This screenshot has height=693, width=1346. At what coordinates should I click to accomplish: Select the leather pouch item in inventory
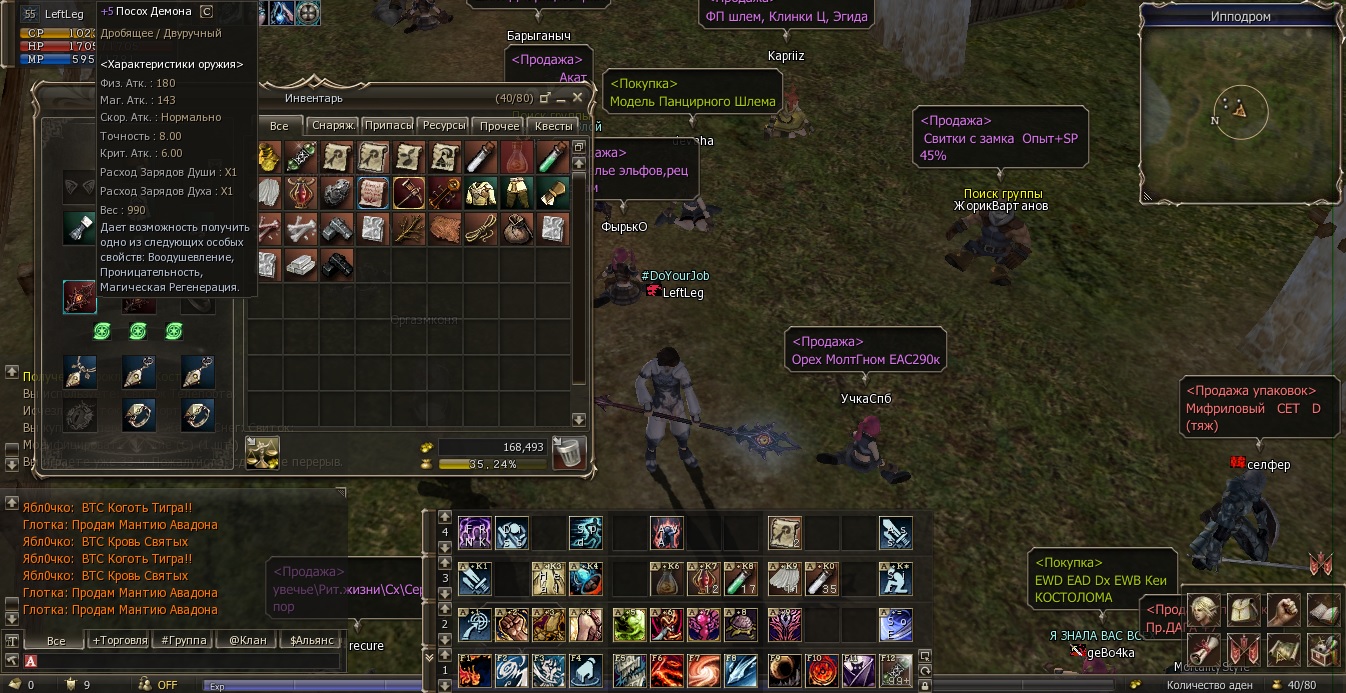(x=517, y=228)
